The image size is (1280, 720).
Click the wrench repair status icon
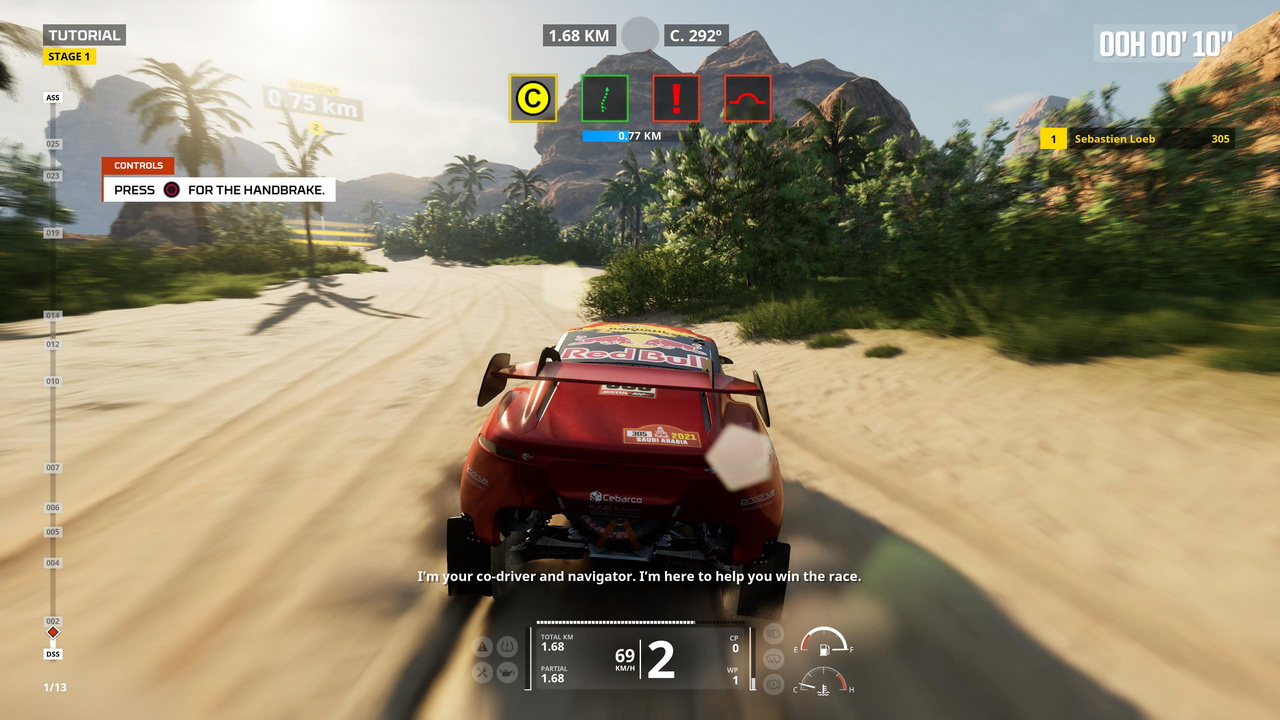click(481, 673)
